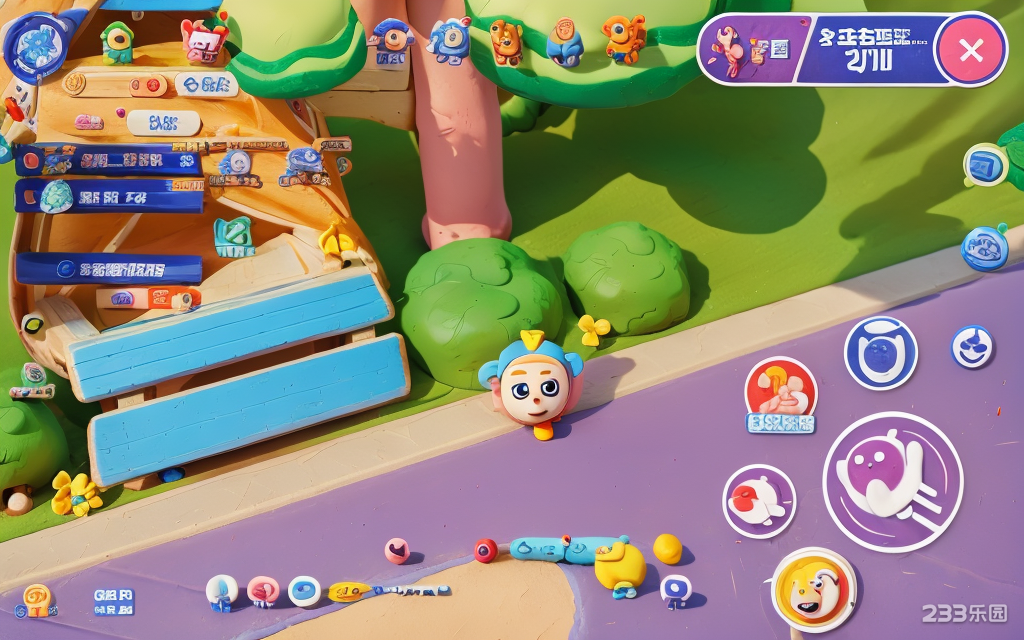Open the blue round avatar icon
Viewport: 1024px width, 640px height.
click(36, 45)
